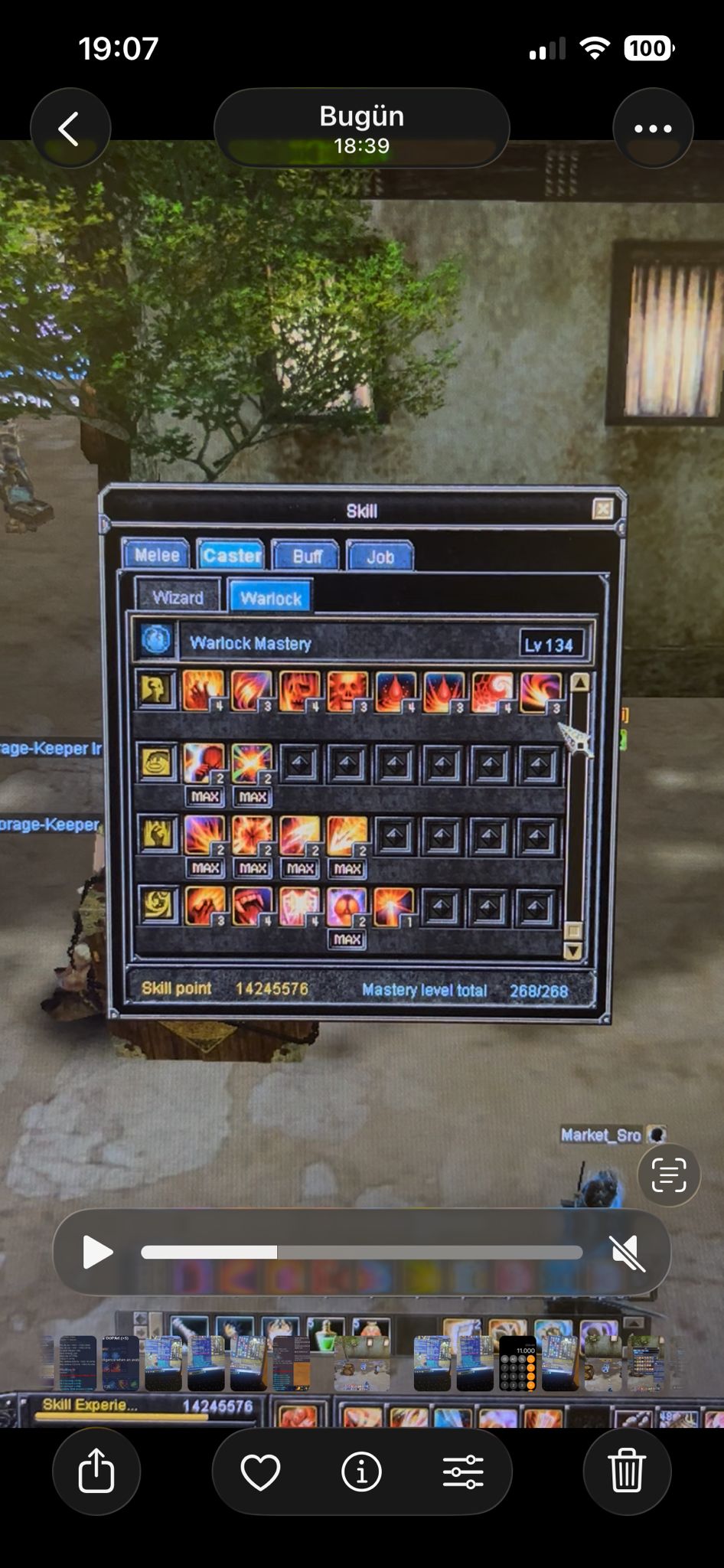724x1568 pixels.
Task: Click the skill list up arrow button
Action: [x=579, y=682]
